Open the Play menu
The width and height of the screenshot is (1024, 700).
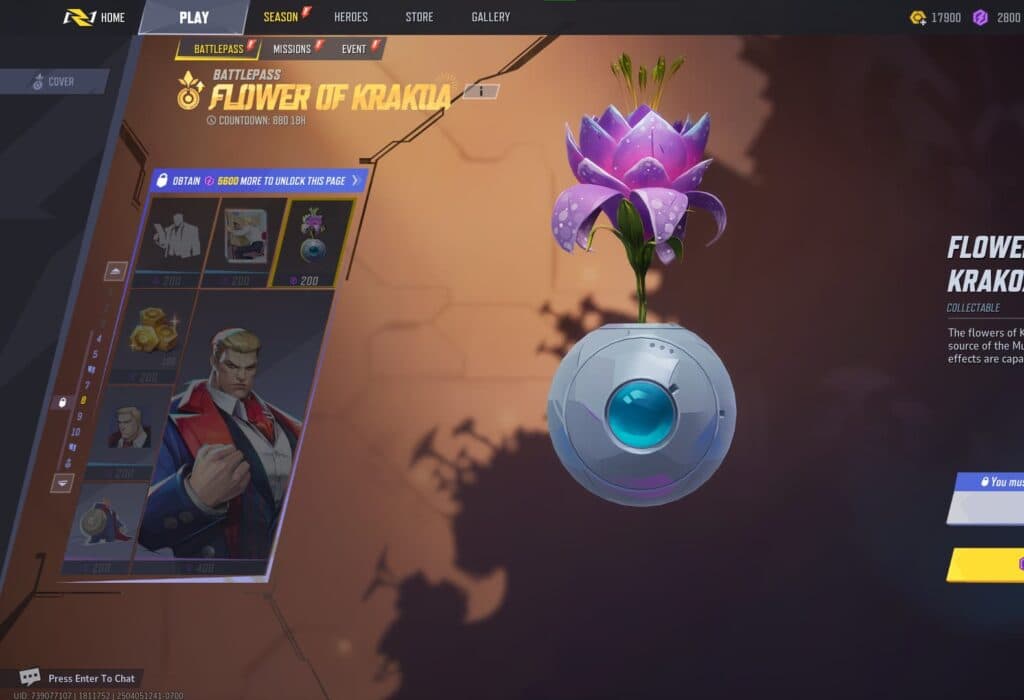point(193,17)
